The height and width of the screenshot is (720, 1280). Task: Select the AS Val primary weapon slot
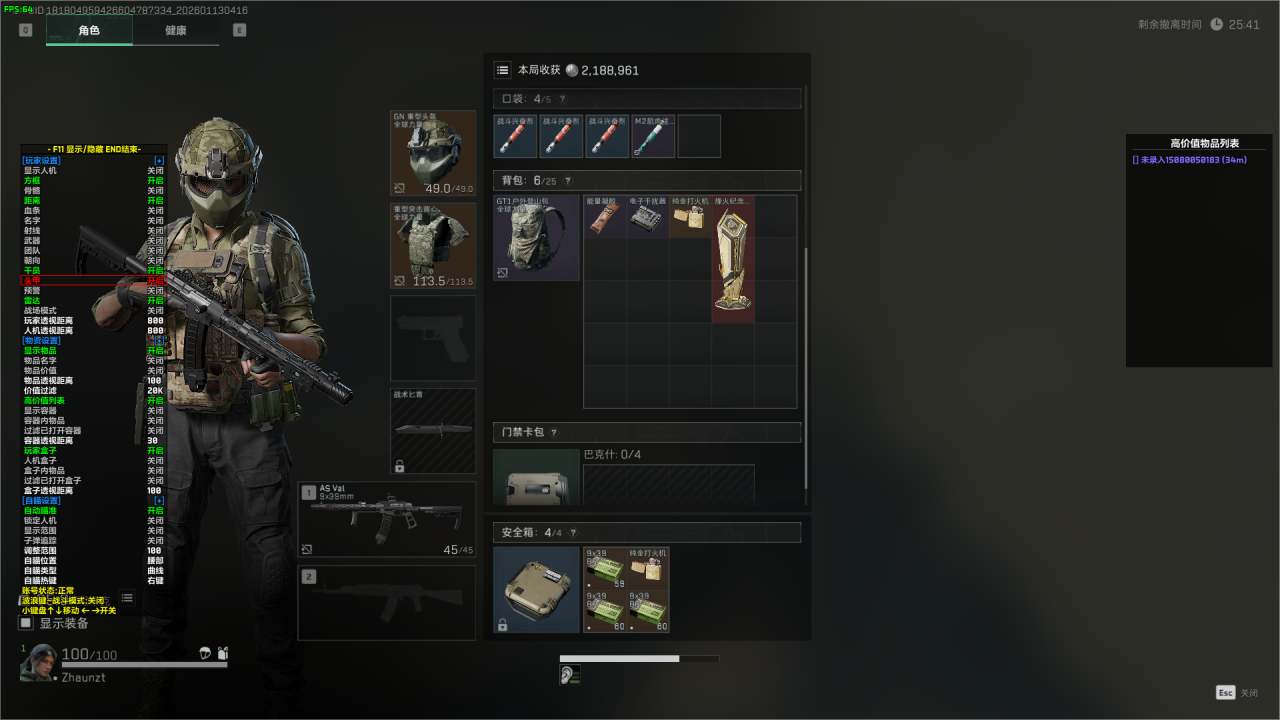[x=386, y=520]
